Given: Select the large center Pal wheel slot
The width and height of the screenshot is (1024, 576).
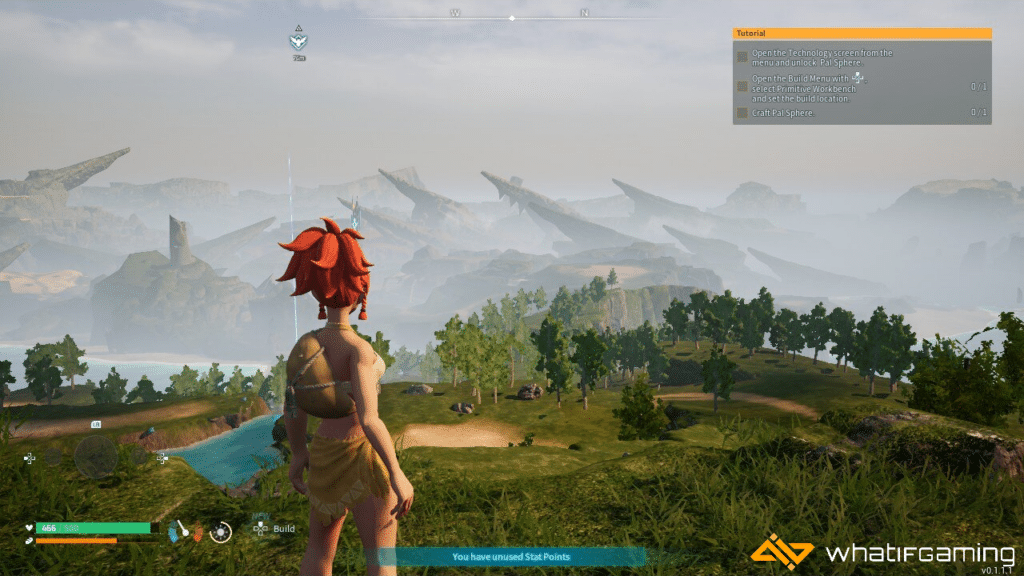Looking at the screenshot, I should pyautogui.click(x=96, y=457).
